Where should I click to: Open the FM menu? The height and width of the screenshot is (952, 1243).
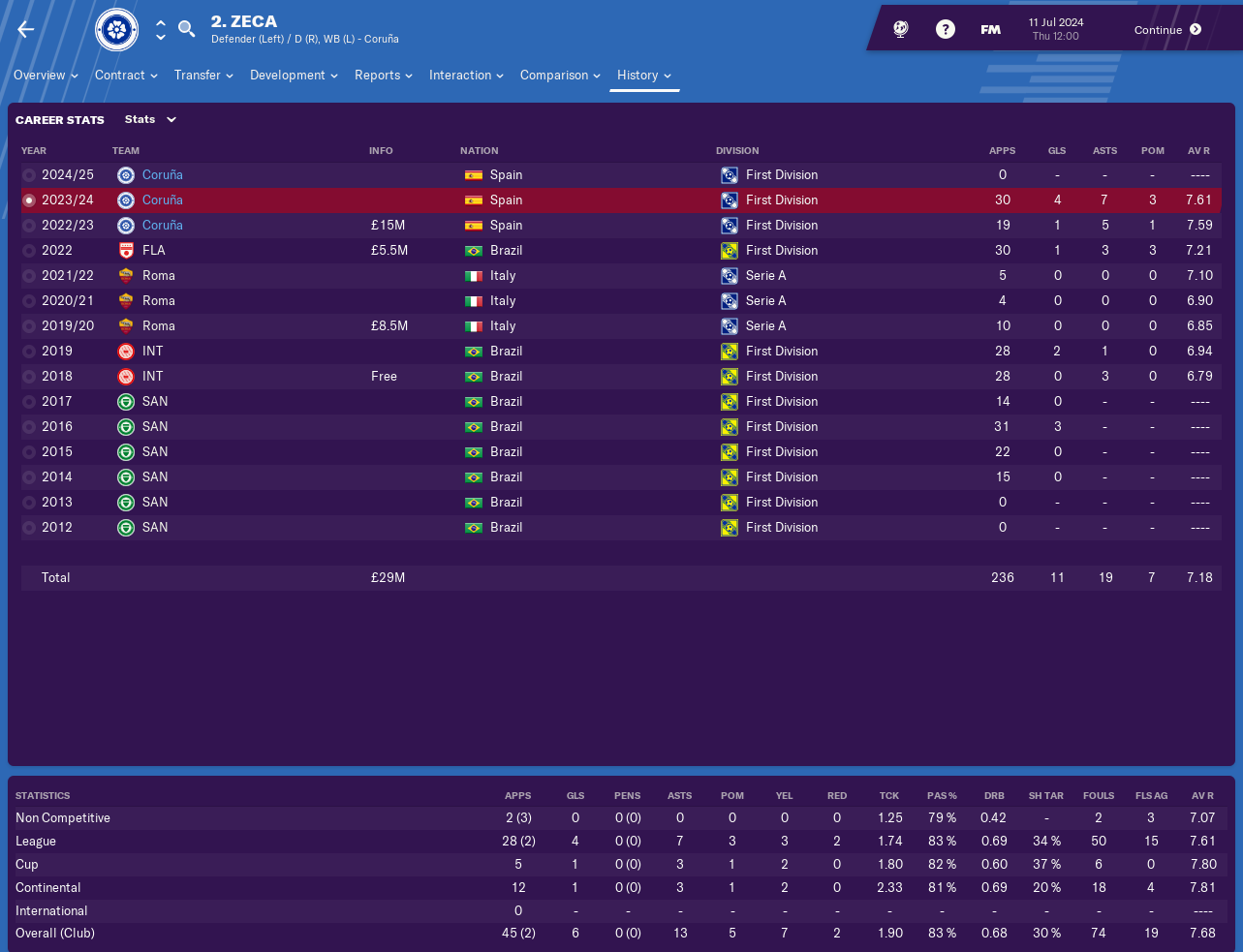(x=990, y=30)
